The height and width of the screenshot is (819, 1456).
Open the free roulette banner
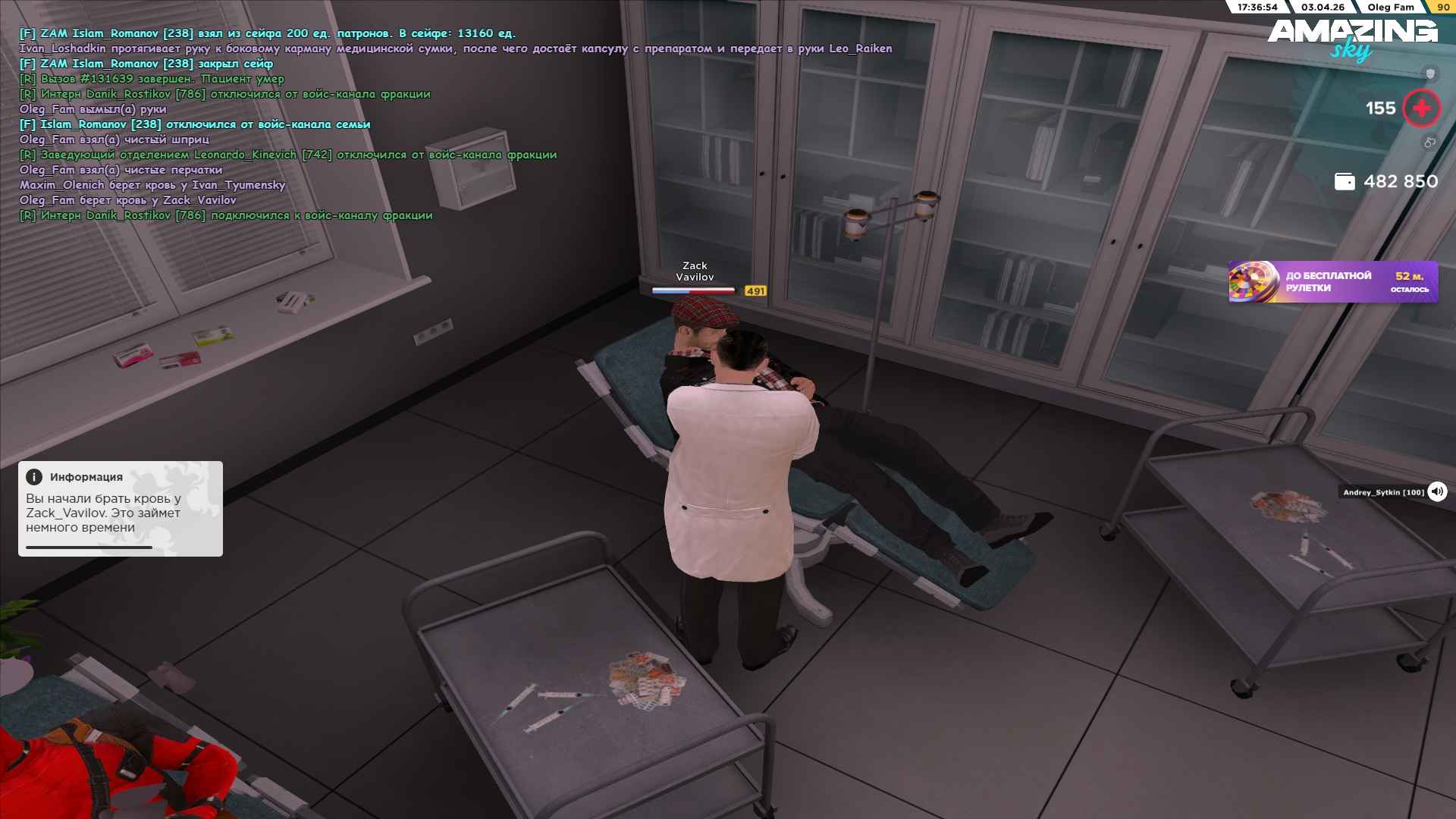click(x=1332, y=281)
